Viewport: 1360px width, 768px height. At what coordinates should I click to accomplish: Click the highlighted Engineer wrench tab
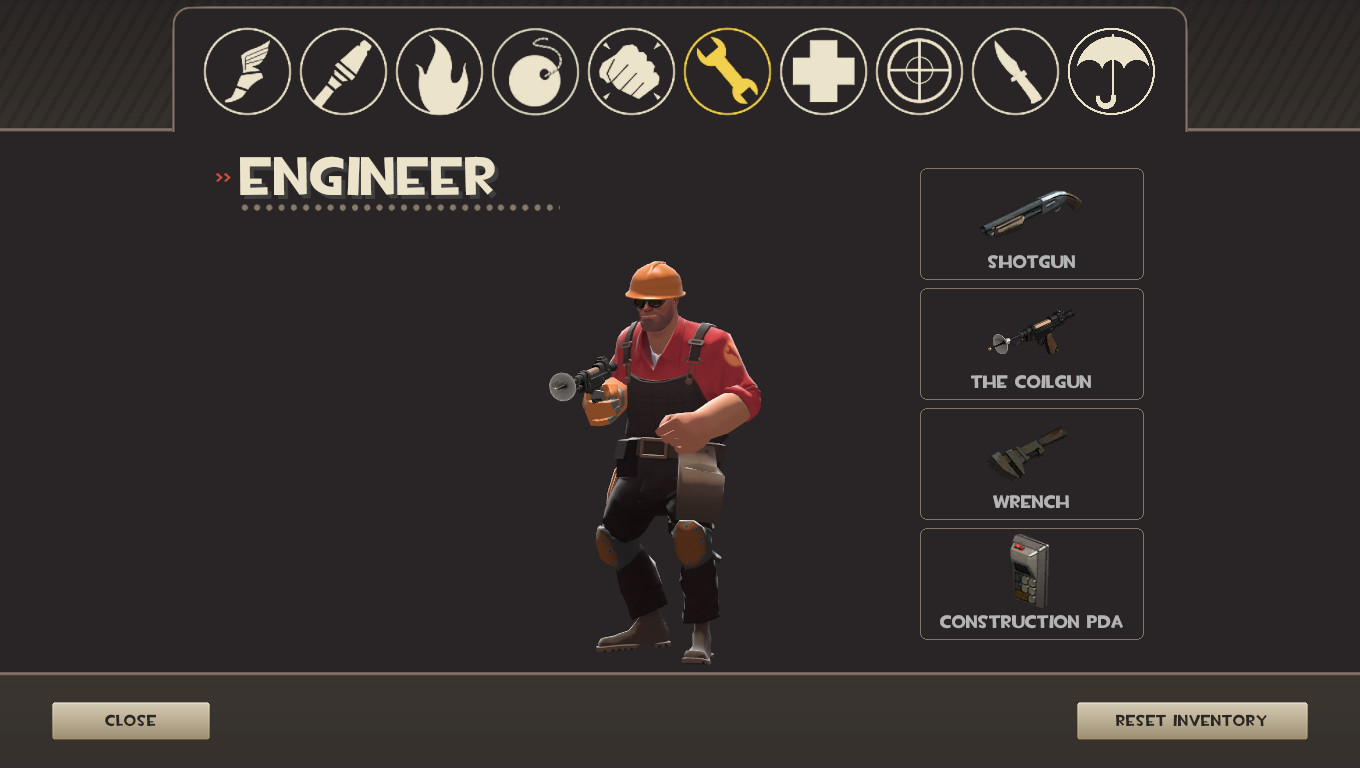pyautogui.click(x=727, y=71)
